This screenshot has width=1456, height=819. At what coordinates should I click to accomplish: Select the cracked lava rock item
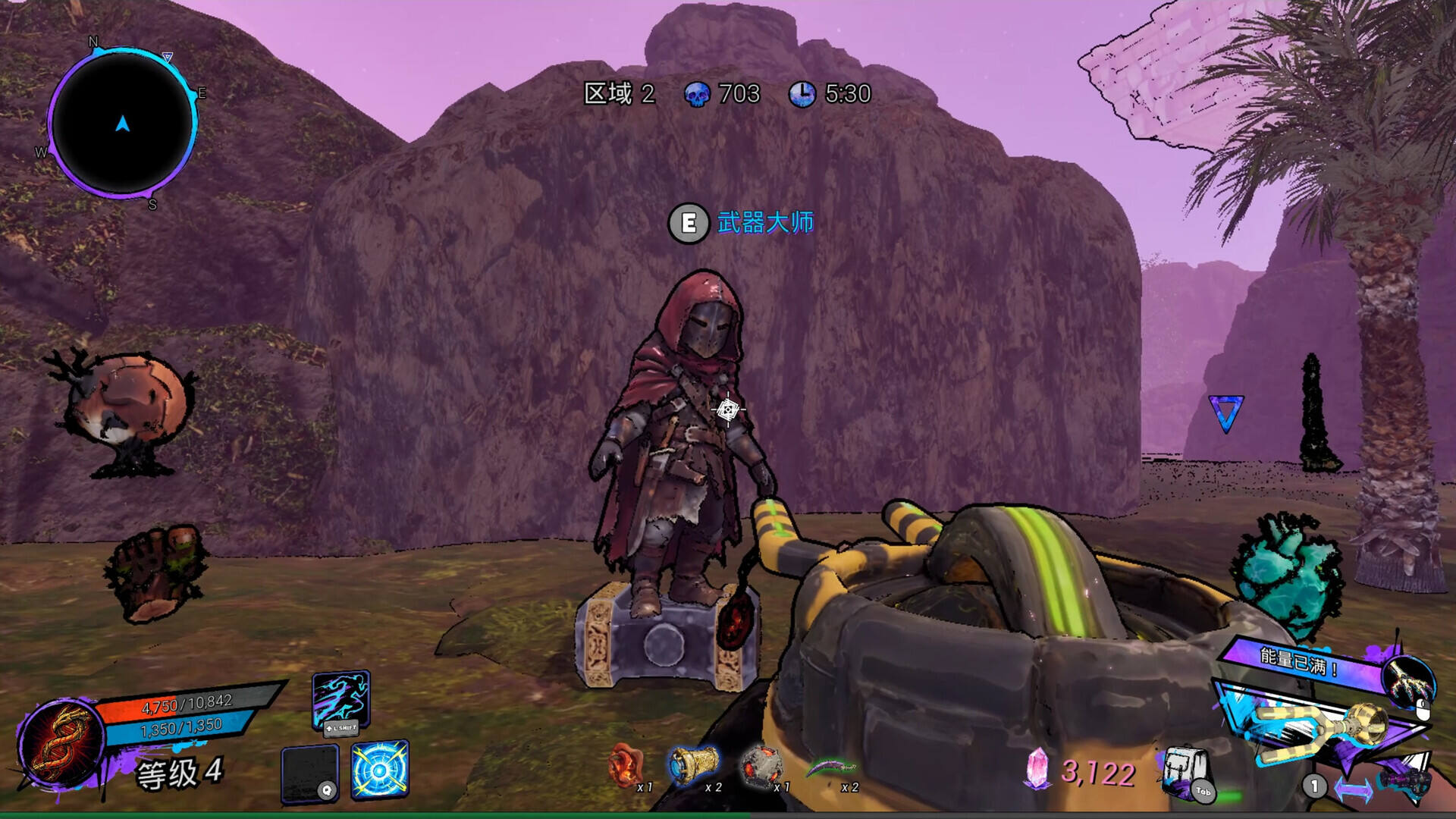pos(761,764)
